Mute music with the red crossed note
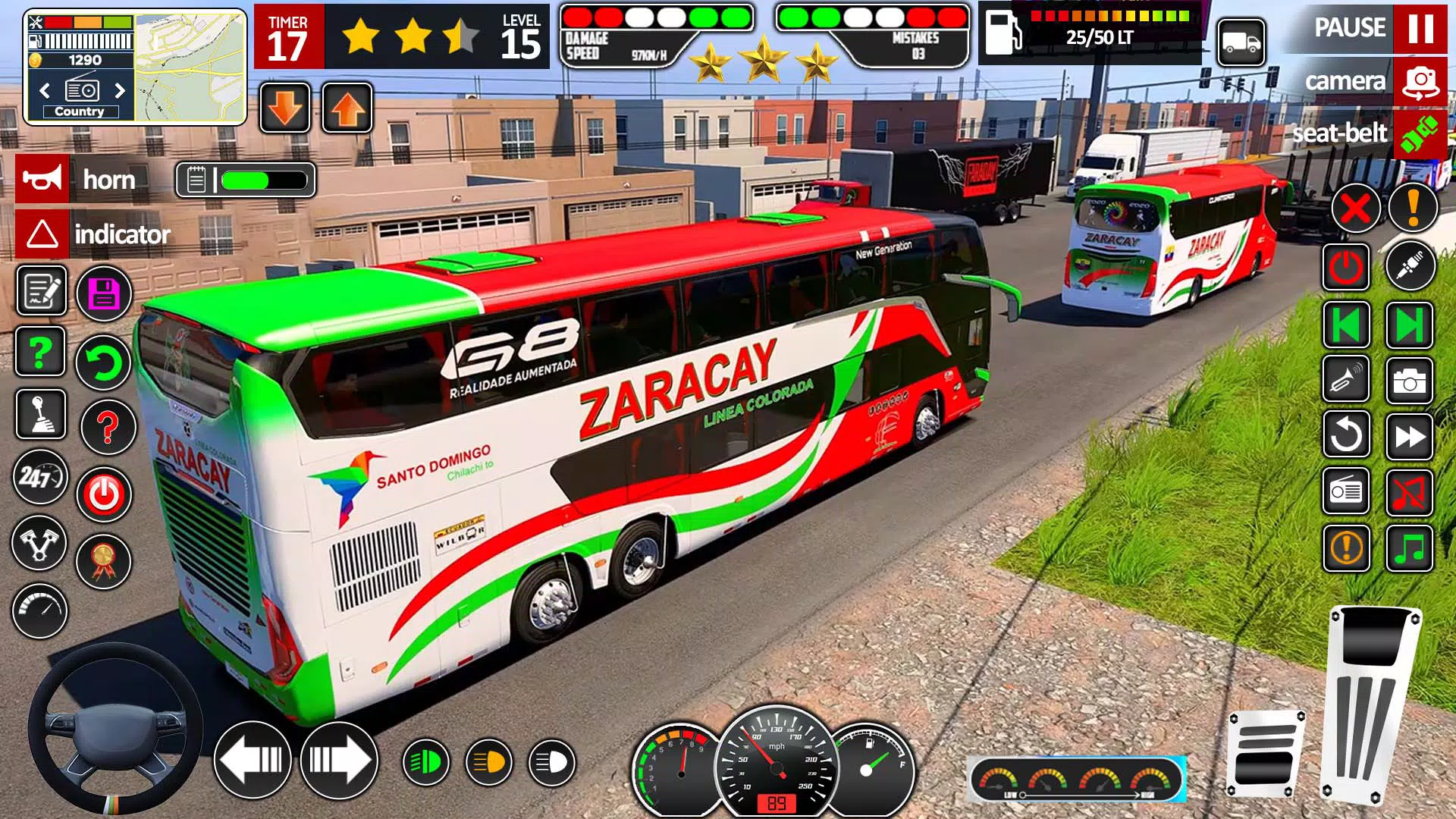 (1409, 493)
